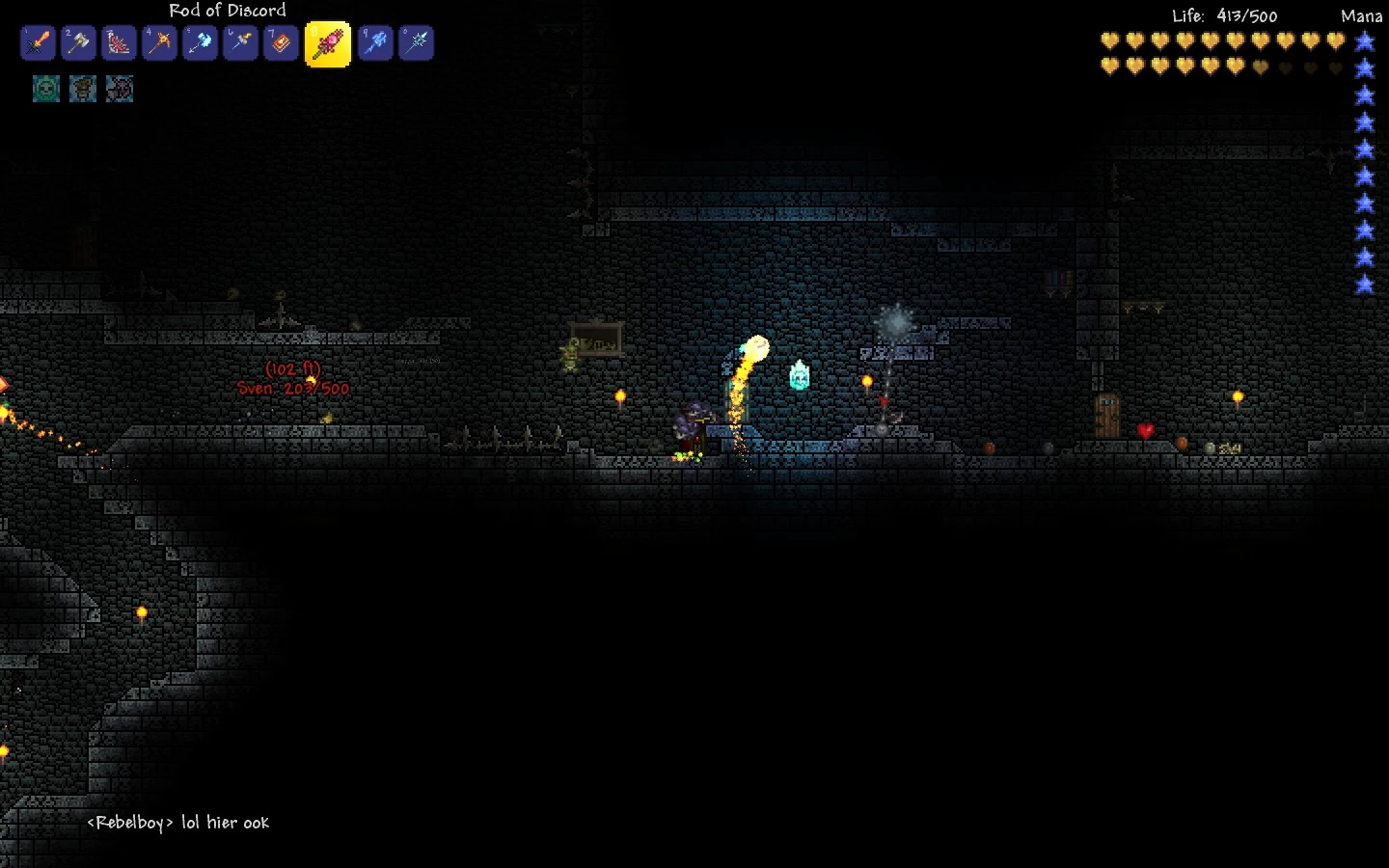Select the blue pickaxe in hotbar slot 5
This screenshot has height=868, width=1389.
pos(200,42)
